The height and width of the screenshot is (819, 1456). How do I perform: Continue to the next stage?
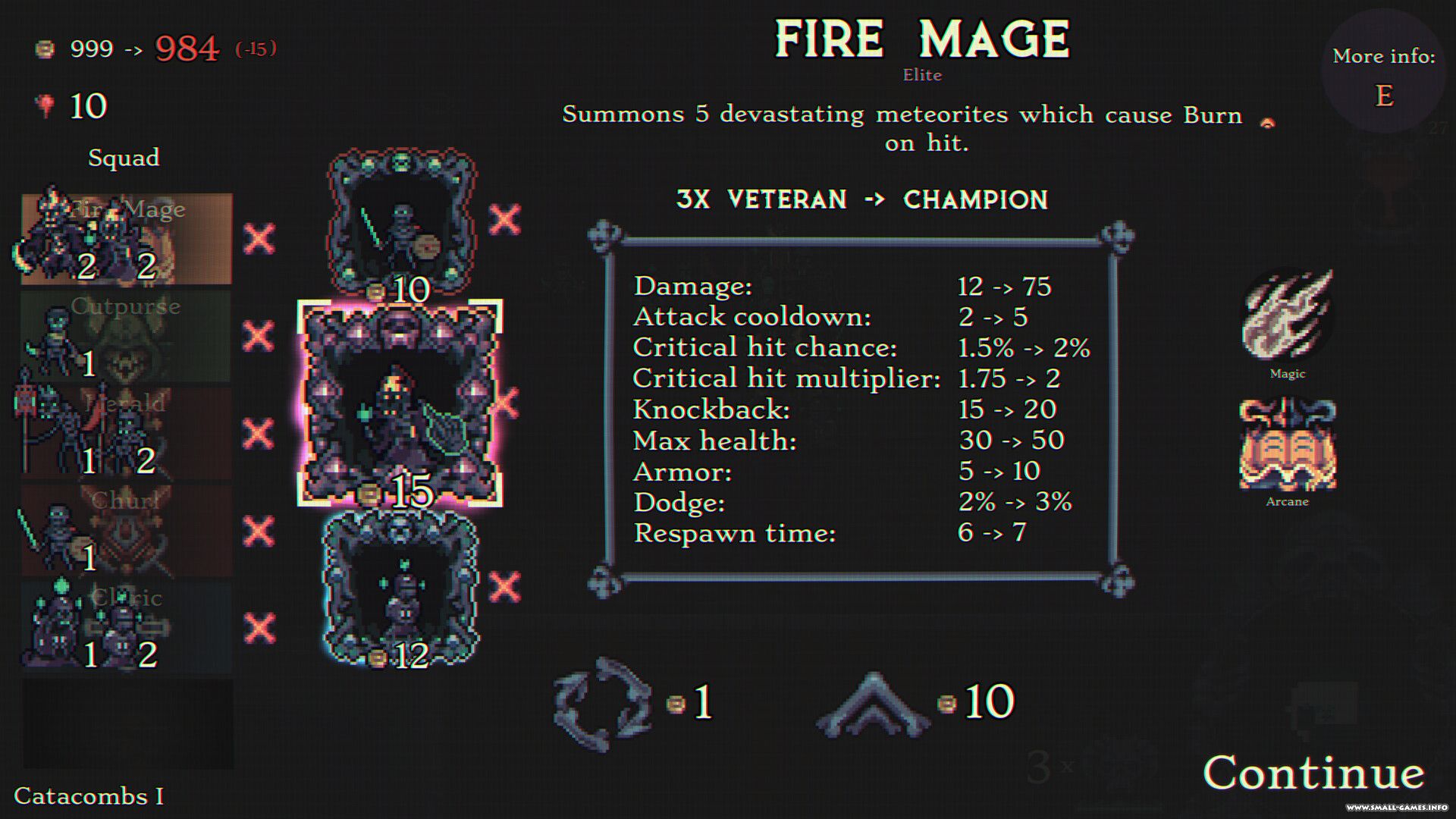pos(1313,773)
